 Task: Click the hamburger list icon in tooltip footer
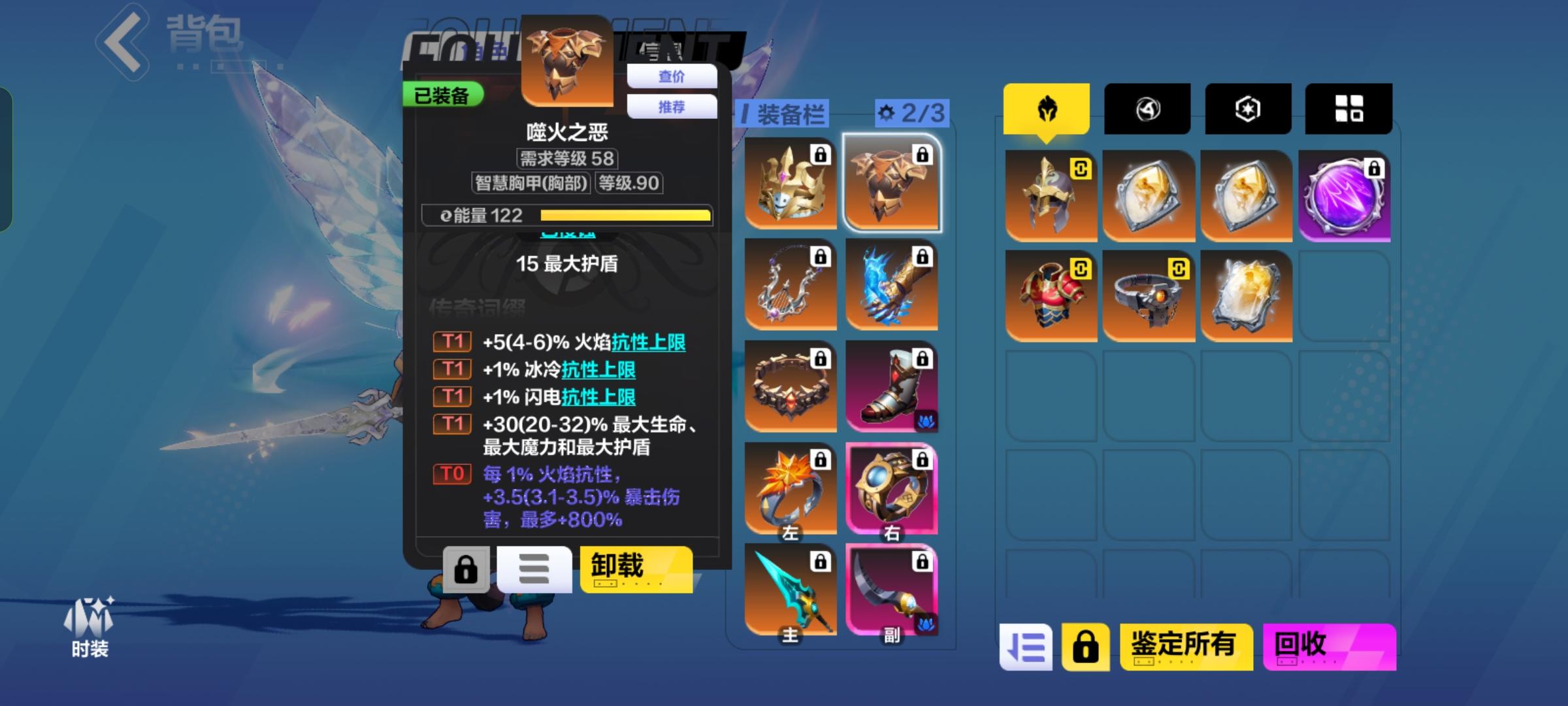point(534,569)
